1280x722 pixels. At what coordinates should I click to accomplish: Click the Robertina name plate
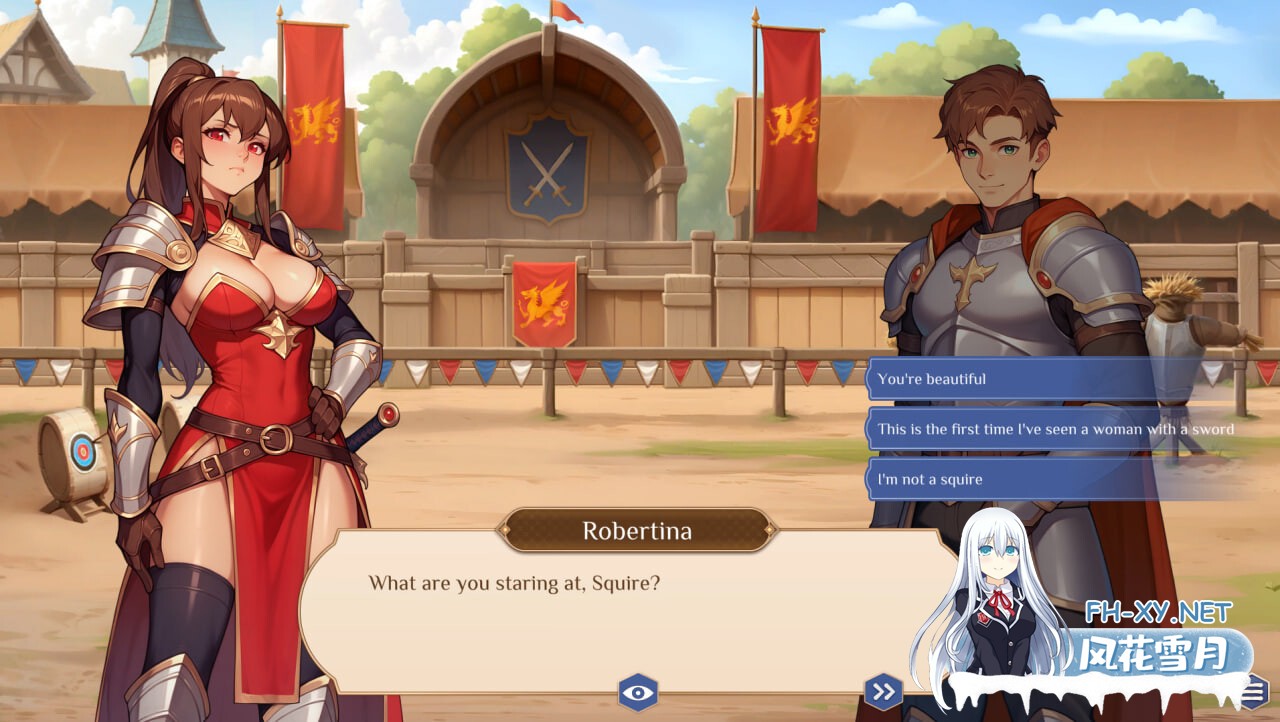(638, 531)
